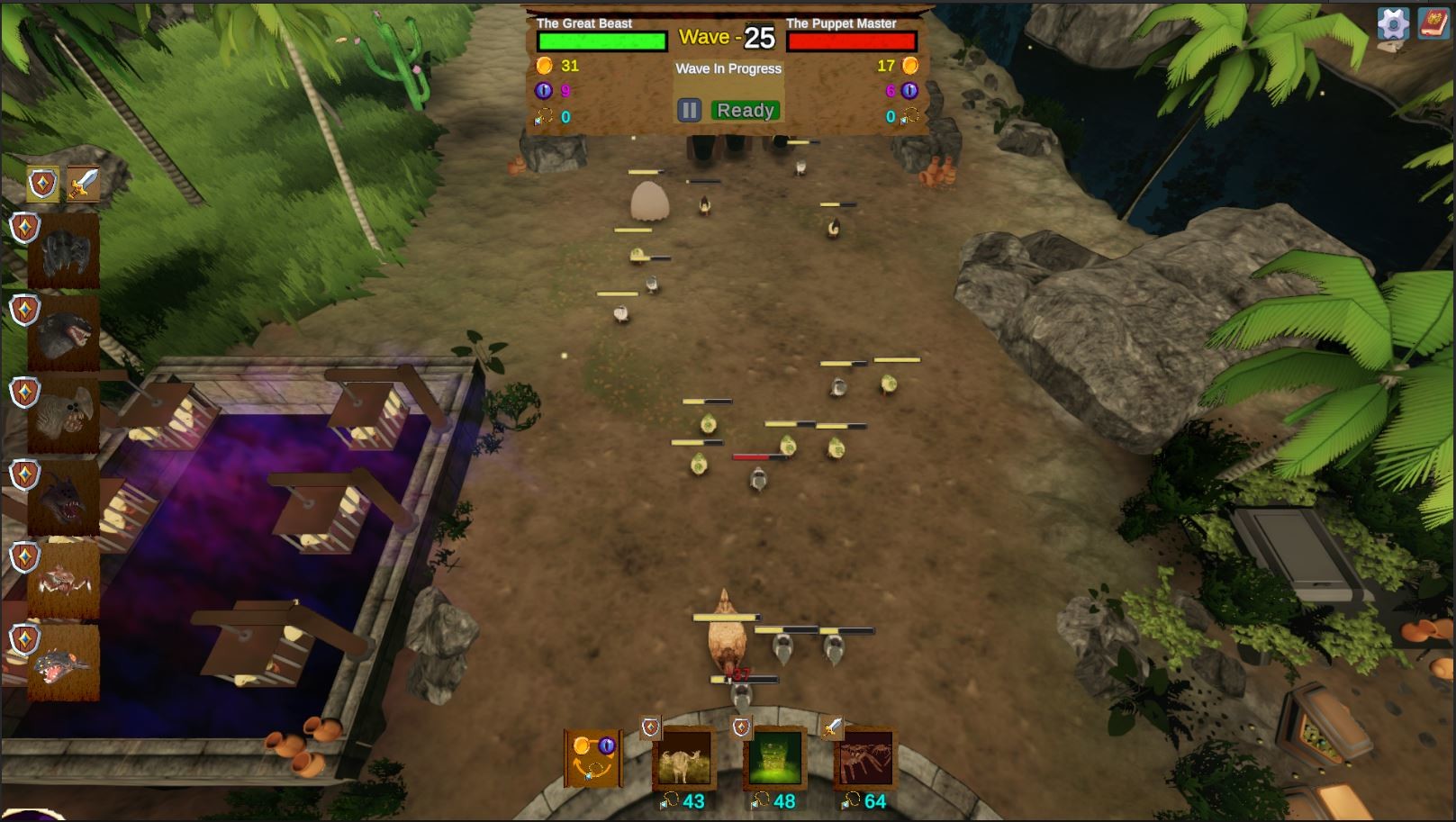Click The Puppet Master's red health bar

850,40
